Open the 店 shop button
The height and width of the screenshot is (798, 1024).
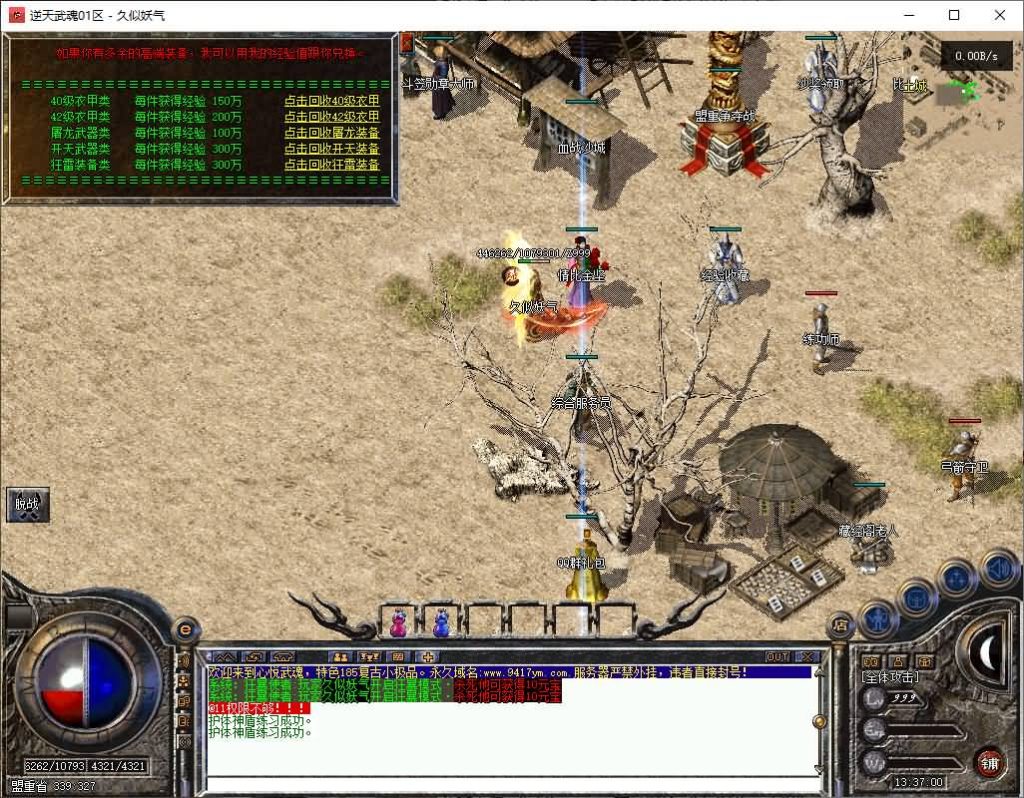(x=841, y=626)
